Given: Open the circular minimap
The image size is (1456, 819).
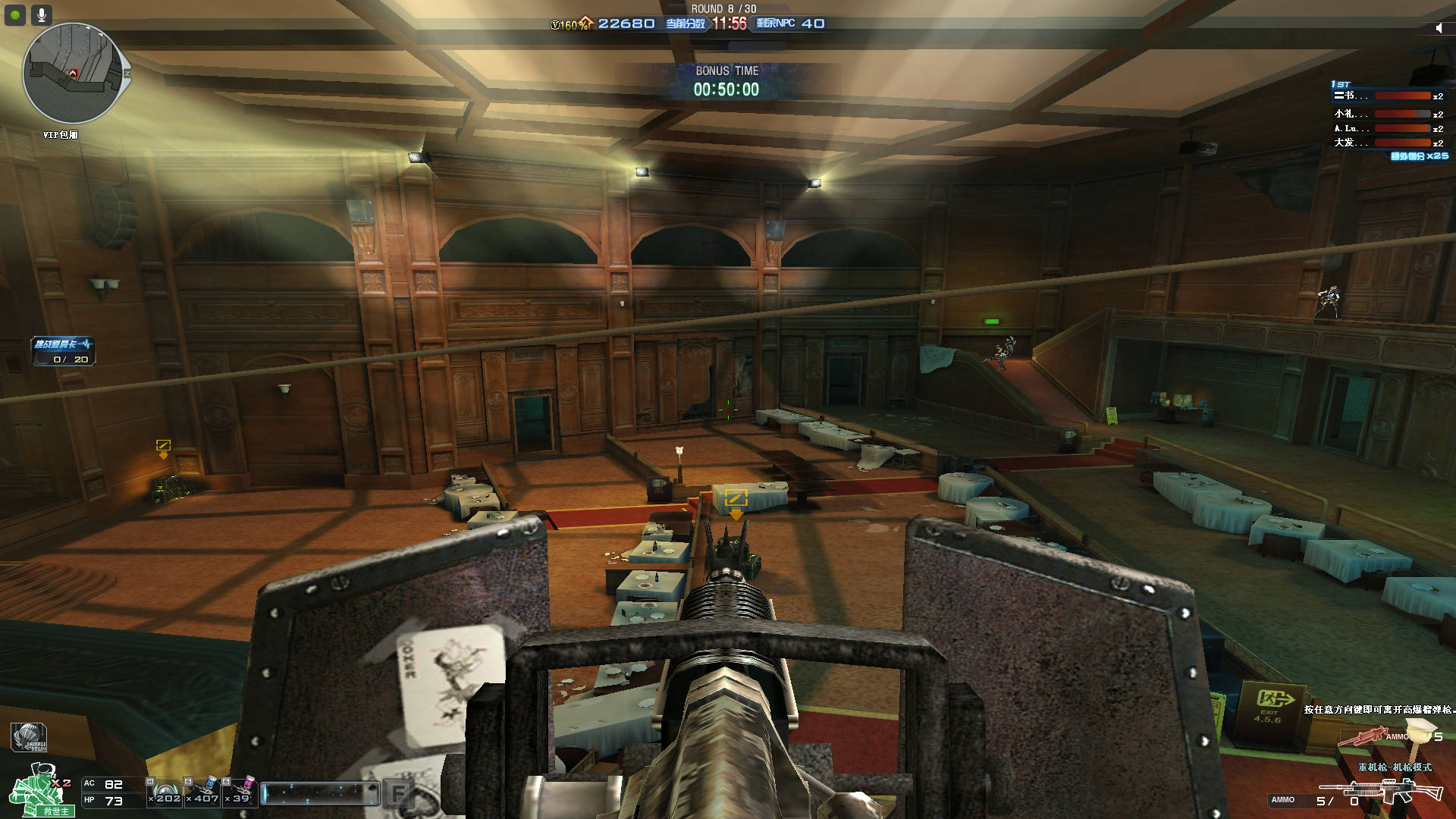Looking at the screenshot, I should point(73,74).
